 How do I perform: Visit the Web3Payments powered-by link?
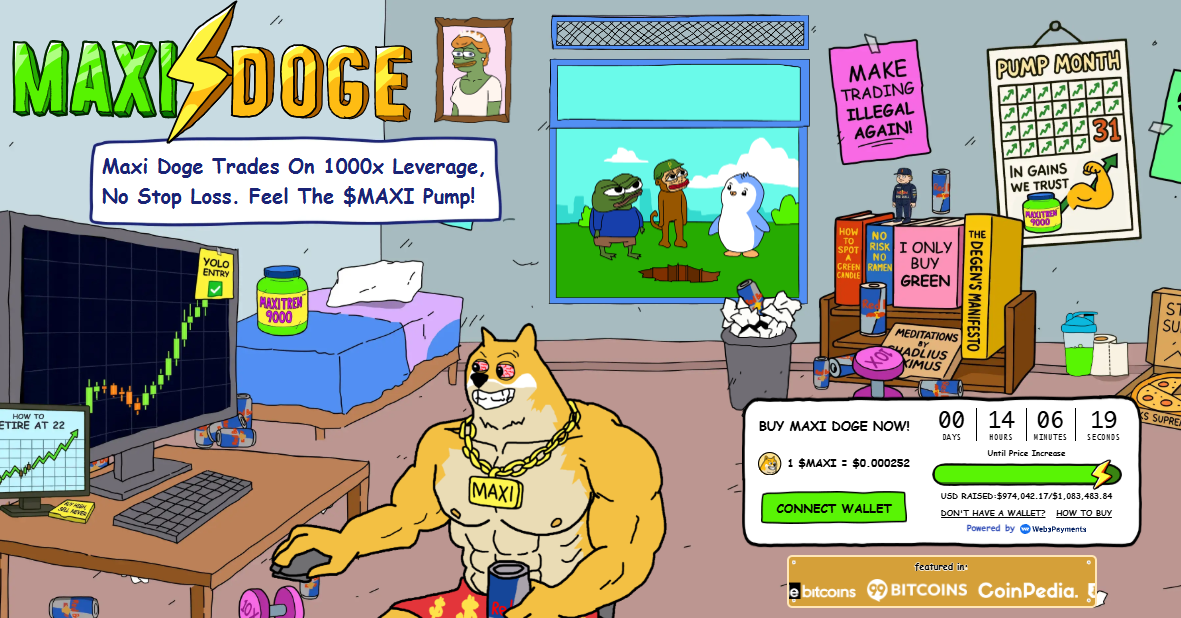(1053, 529)
